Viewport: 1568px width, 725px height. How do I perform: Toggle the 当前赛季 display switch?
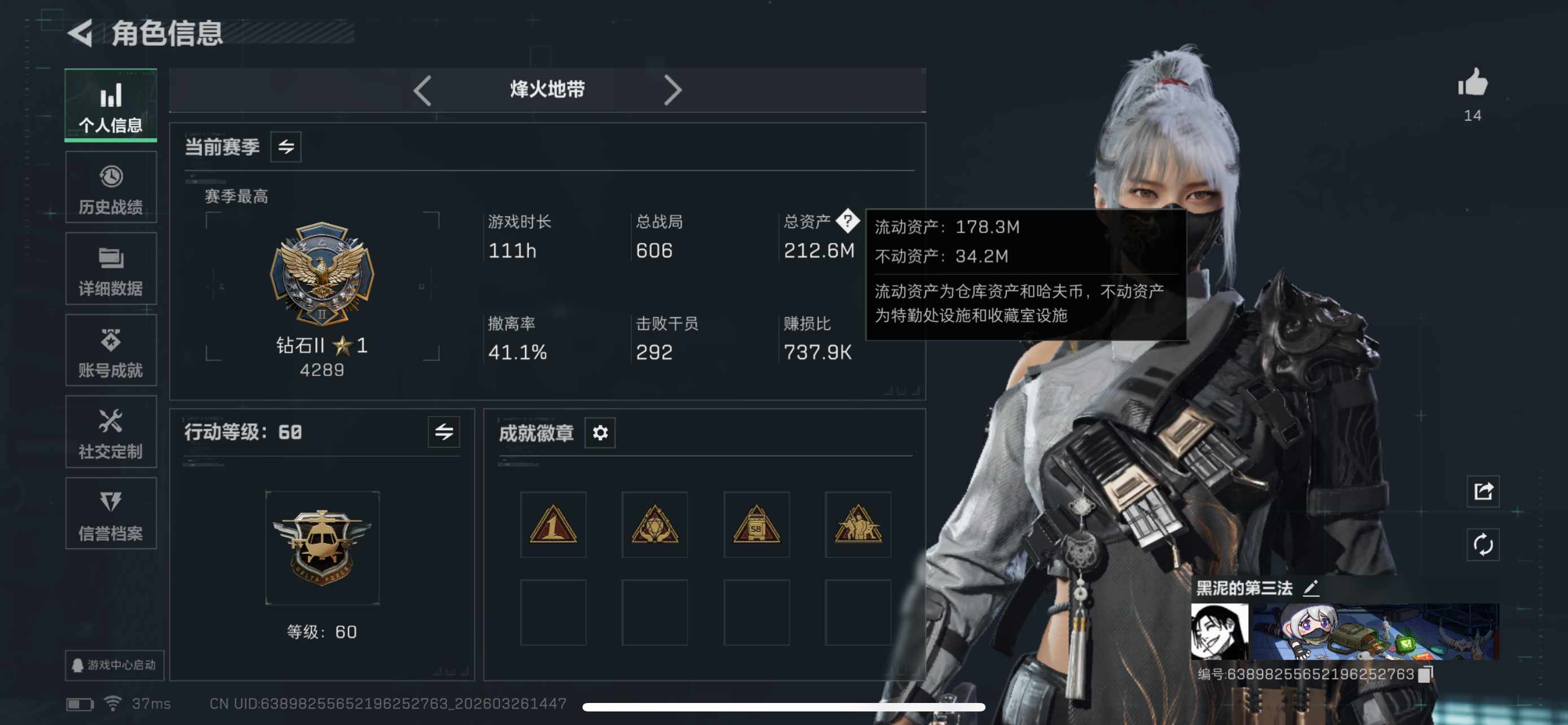pos(287,146)
